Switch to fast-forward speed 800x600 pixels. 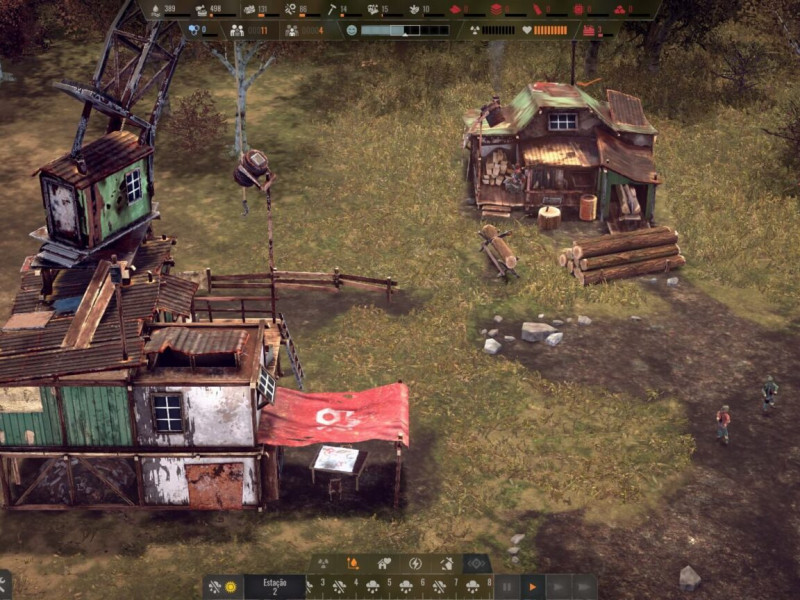pyautogui.click(x=558, y=587)
